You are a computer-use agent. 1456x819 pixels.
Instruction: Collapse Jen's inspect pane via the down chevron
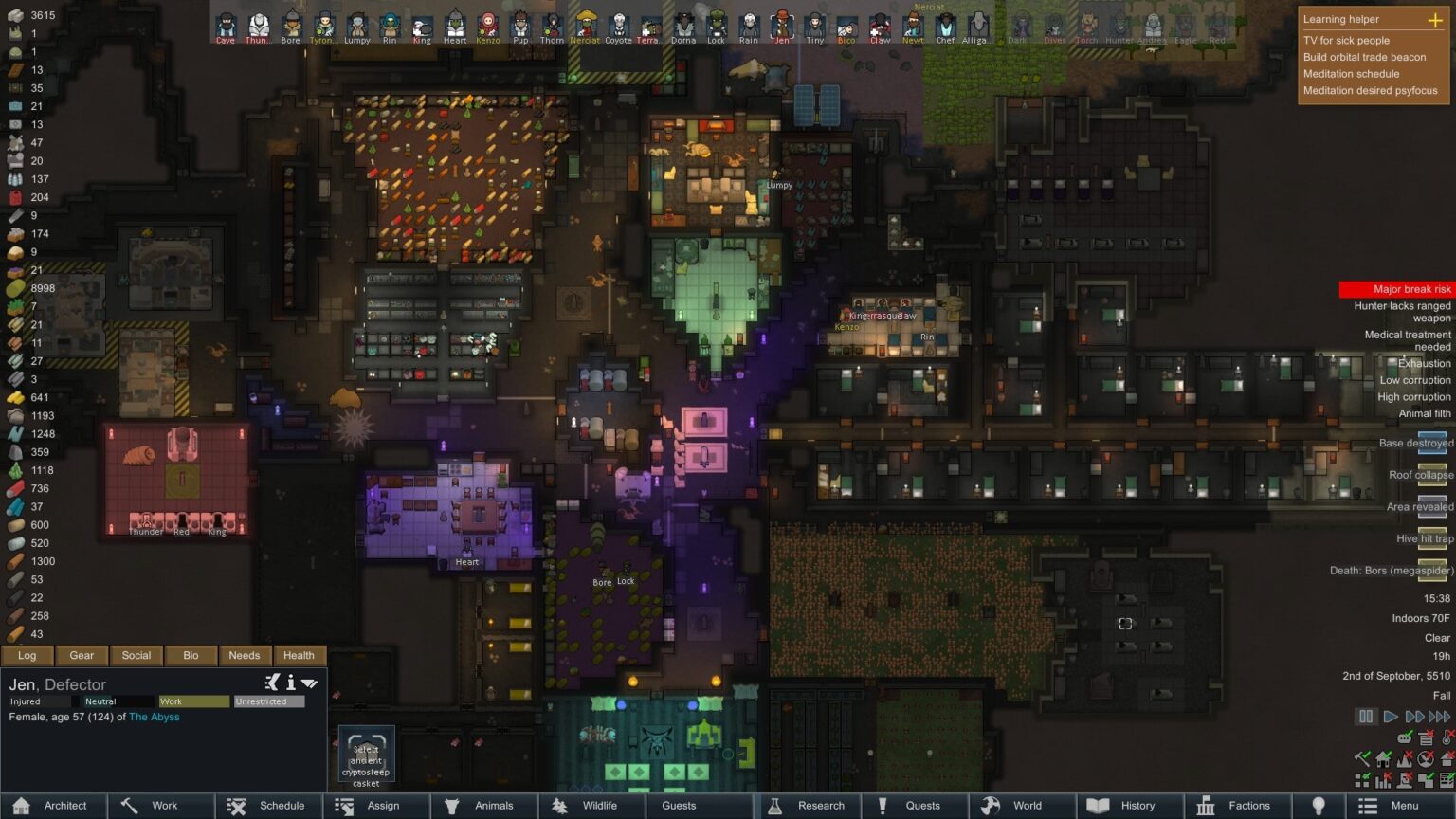click(x=310, y=681)
